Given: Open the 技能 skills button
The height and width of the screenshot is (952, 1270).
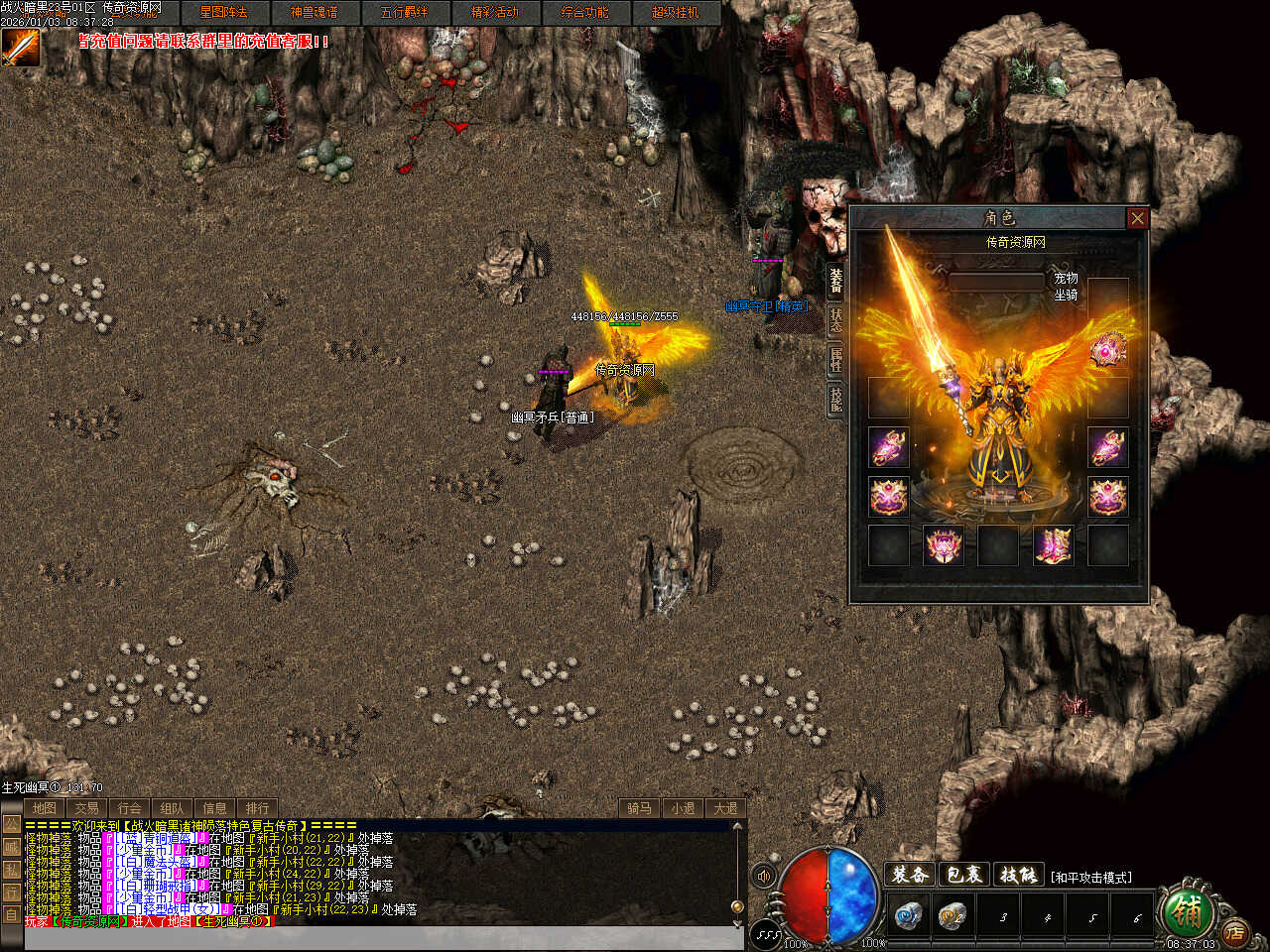Looking at the screenshot, I should click(1017, 875).
